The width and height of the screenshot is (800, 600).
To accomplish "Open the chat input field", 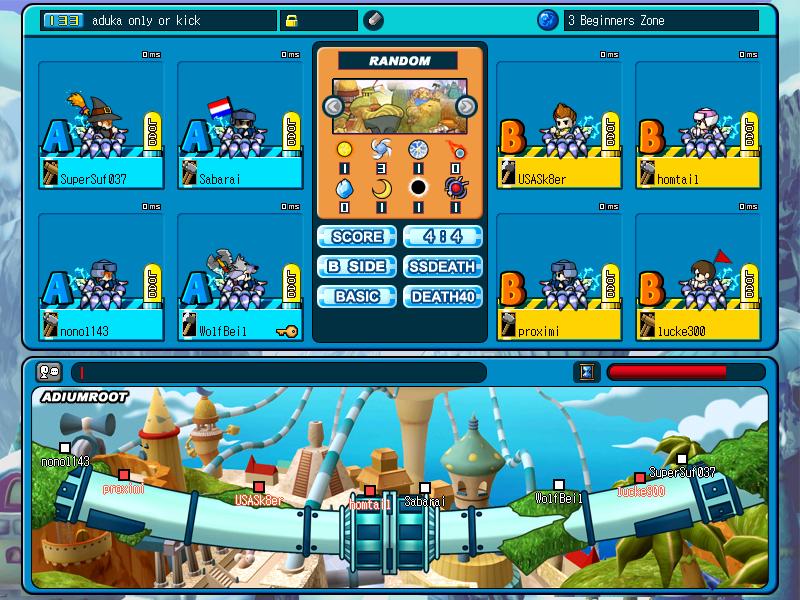I will point(278,372).
